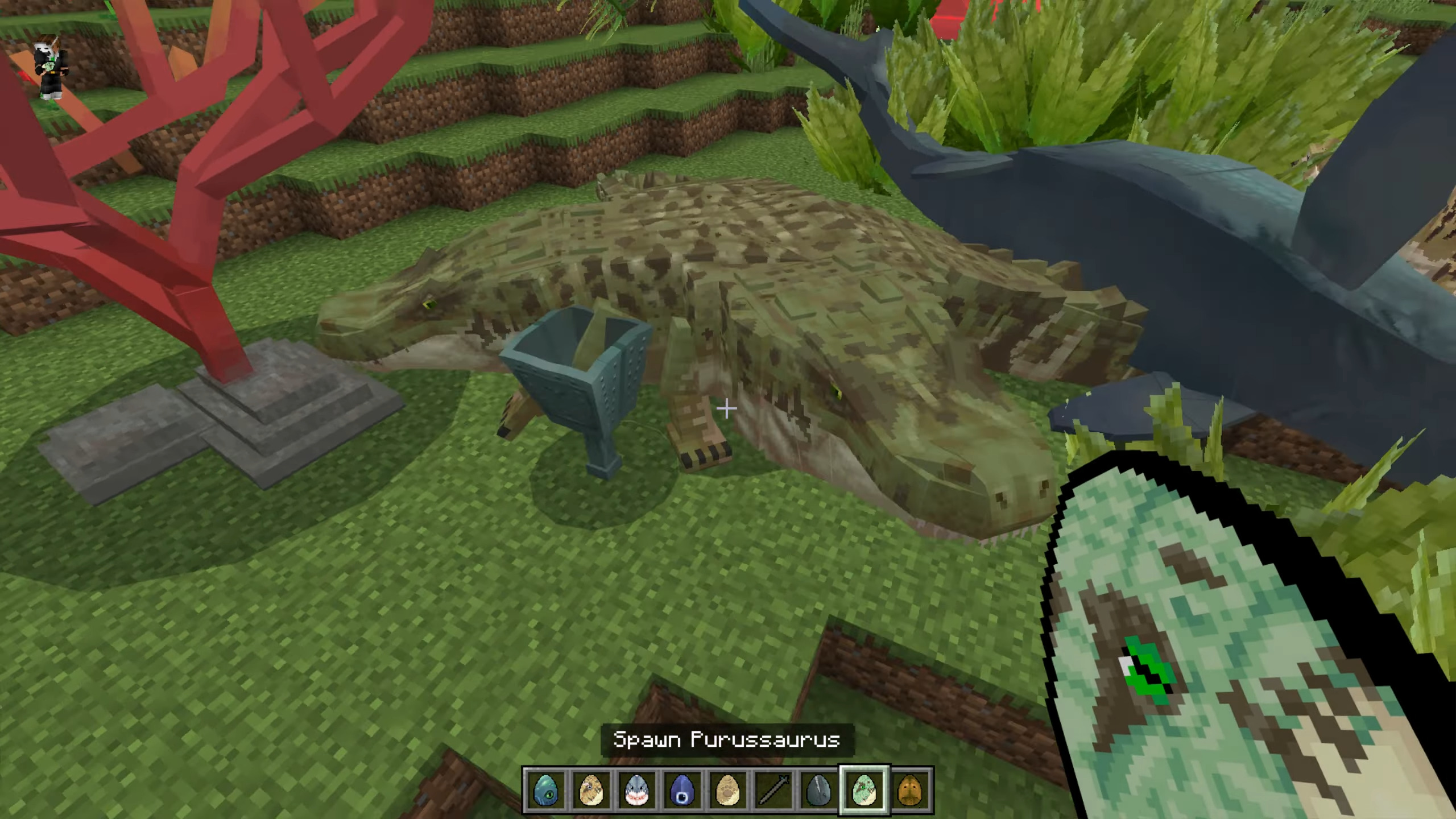Viewport: 1456px width, 819px height.
Task: Pick the plain beige spawn egg slot
Action: (727, 790)
